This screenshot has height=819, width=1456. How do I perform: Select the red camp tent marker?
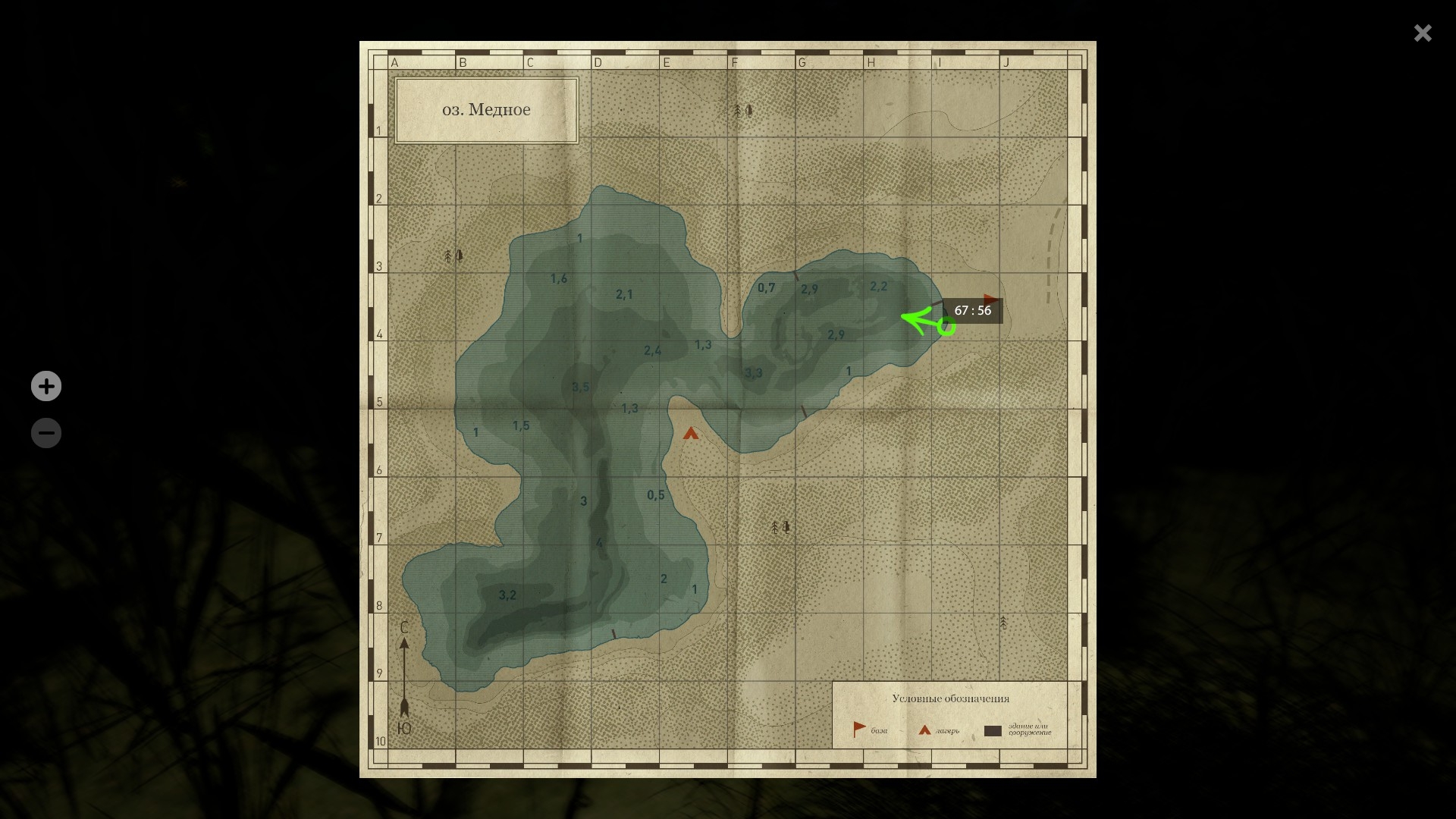tap(690, 433)
